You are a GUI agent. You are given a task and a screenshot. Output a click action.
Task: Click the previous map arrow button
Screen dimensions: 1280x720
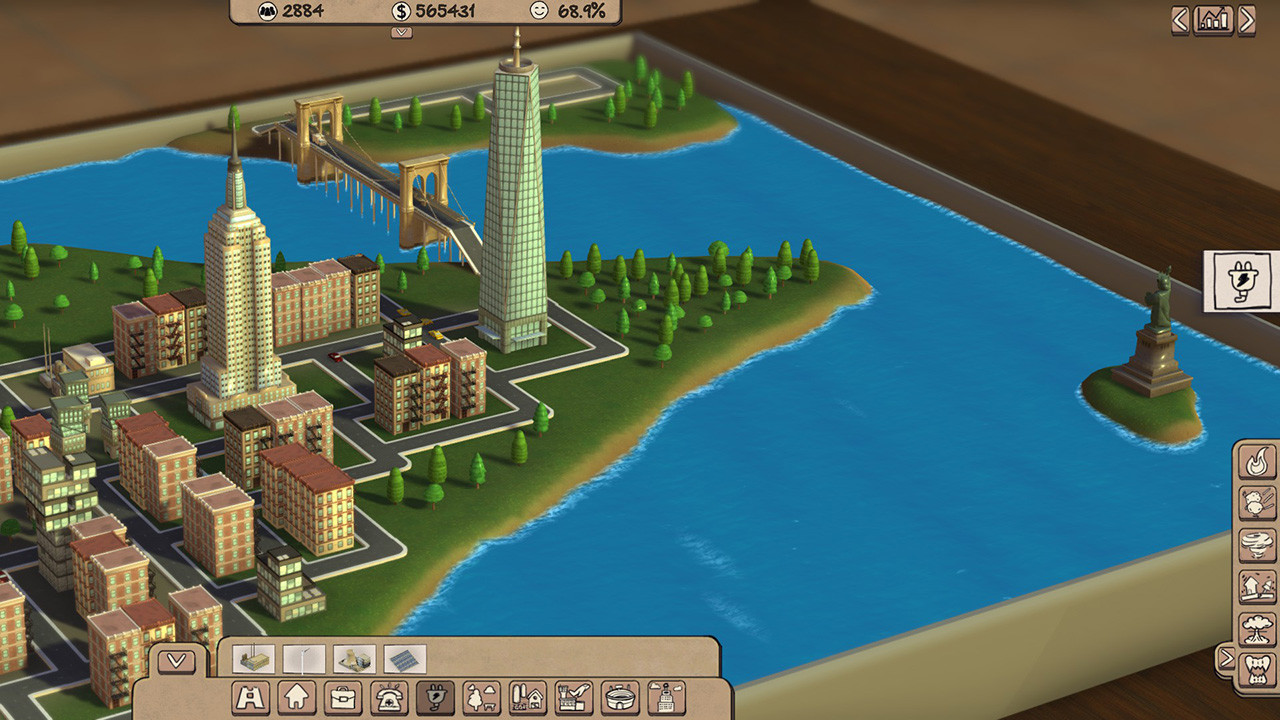tap(1183, 18)
